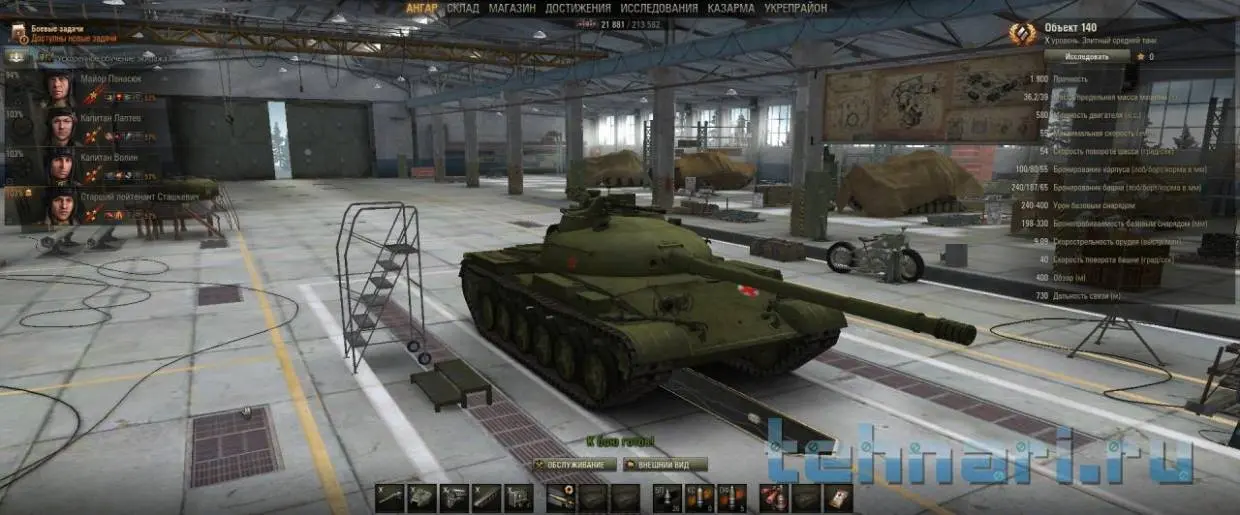Viewport: 1240px width, 515px height.
Task: Open the Склад tab
Action: click(x=463, y=8)
